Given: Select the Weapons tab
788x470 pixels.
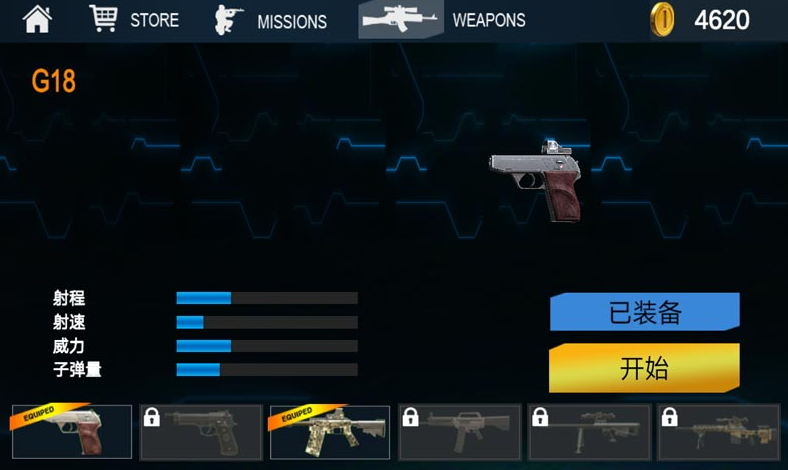Looking at the screenshot, I should pos(444,19).
